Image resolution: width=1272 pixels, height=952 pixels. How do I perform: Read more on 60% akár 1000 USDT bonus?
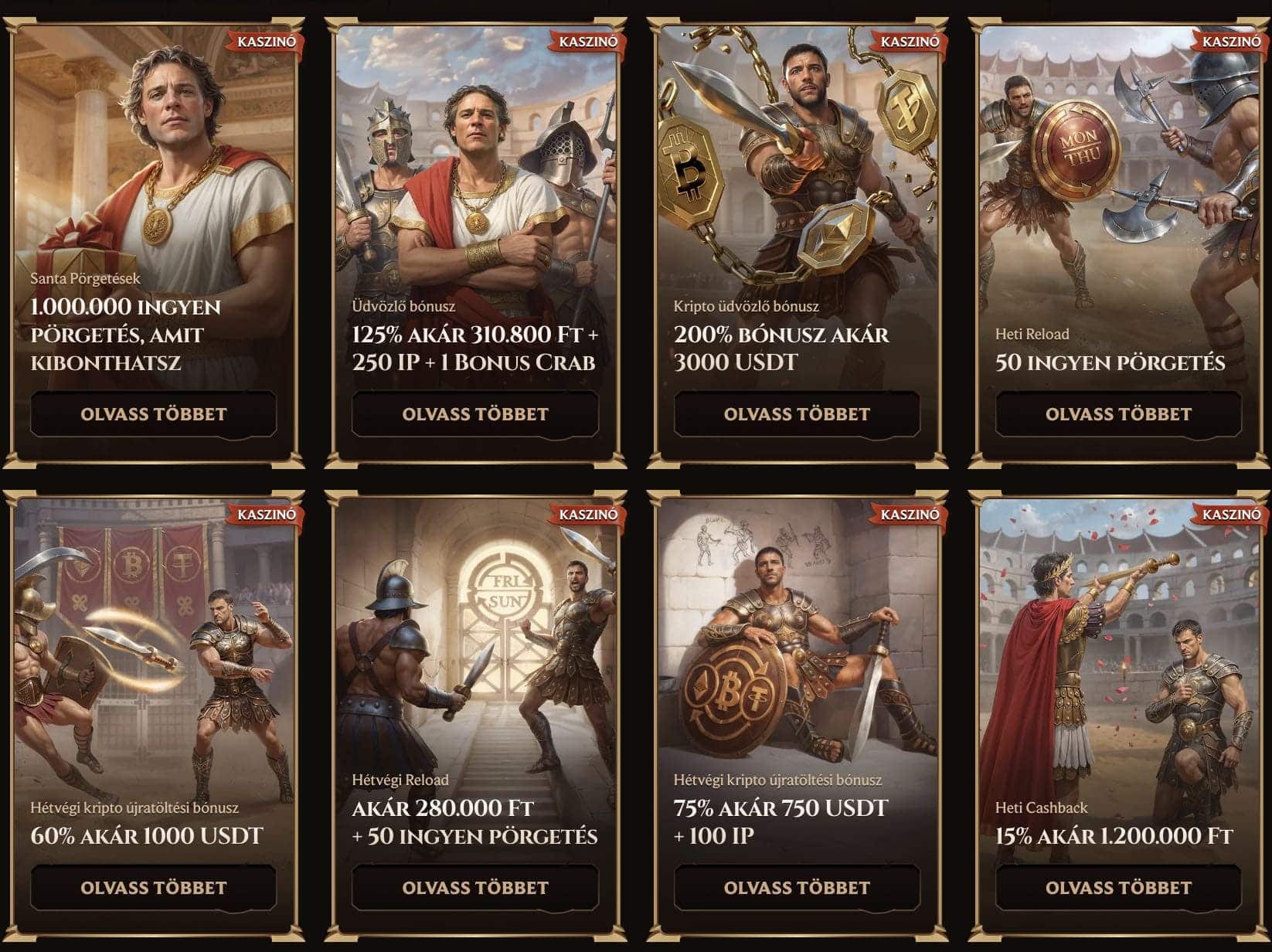pos(153,888)
